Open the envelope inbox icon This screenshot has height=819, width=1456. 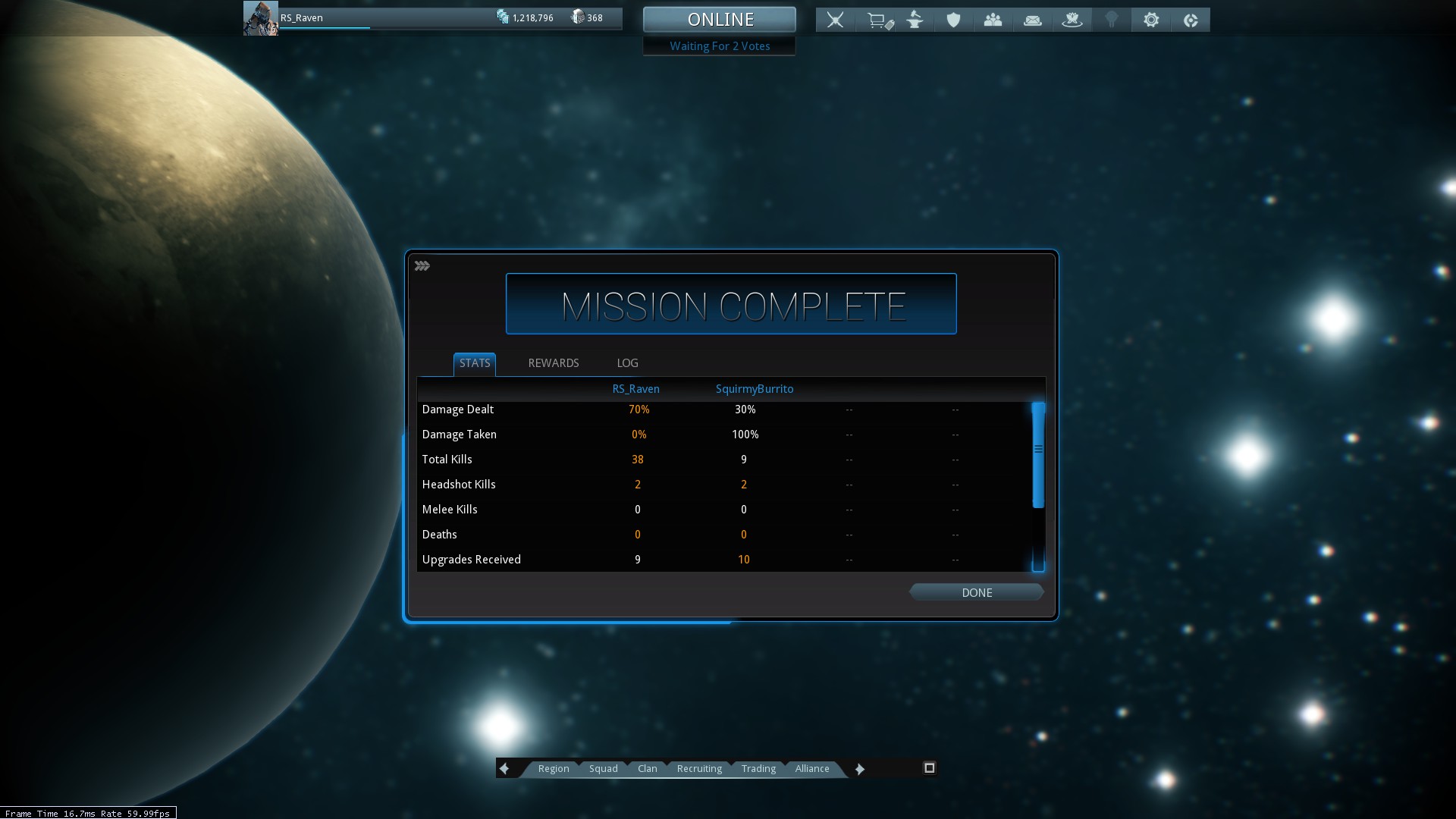[x=1032, y=20]
